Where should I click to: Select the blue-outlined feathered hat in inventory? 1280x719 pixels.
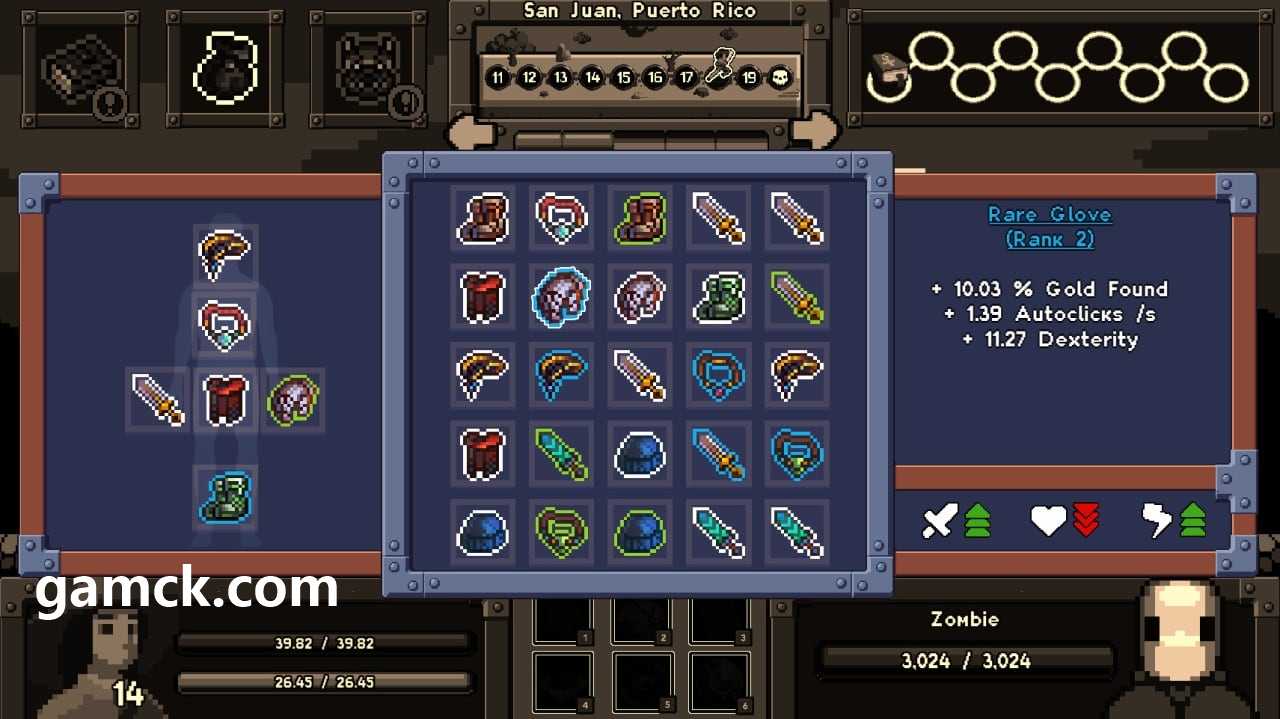[x=561, y=374]
